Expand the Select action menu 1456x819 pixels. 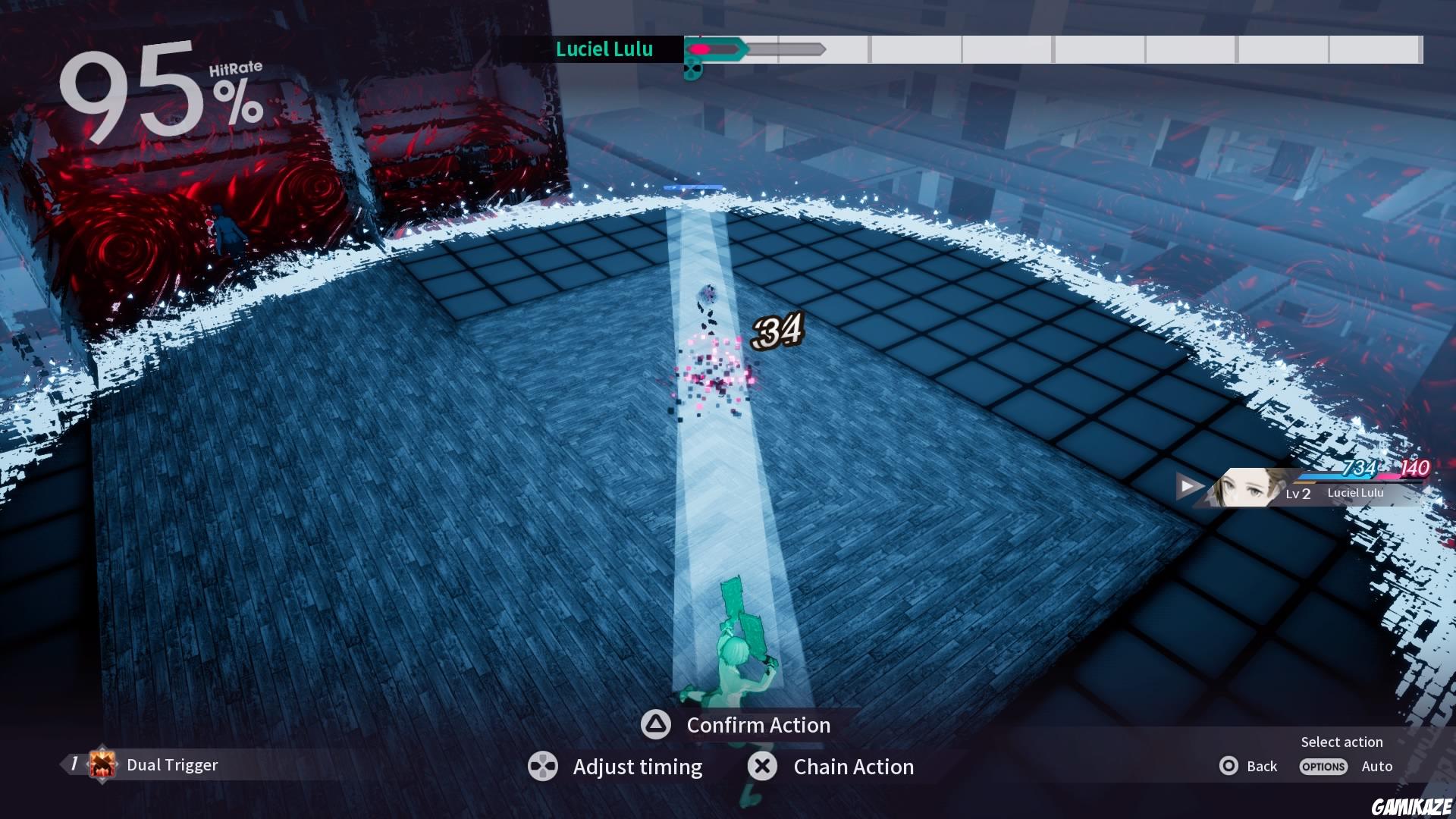(1341, 742)
